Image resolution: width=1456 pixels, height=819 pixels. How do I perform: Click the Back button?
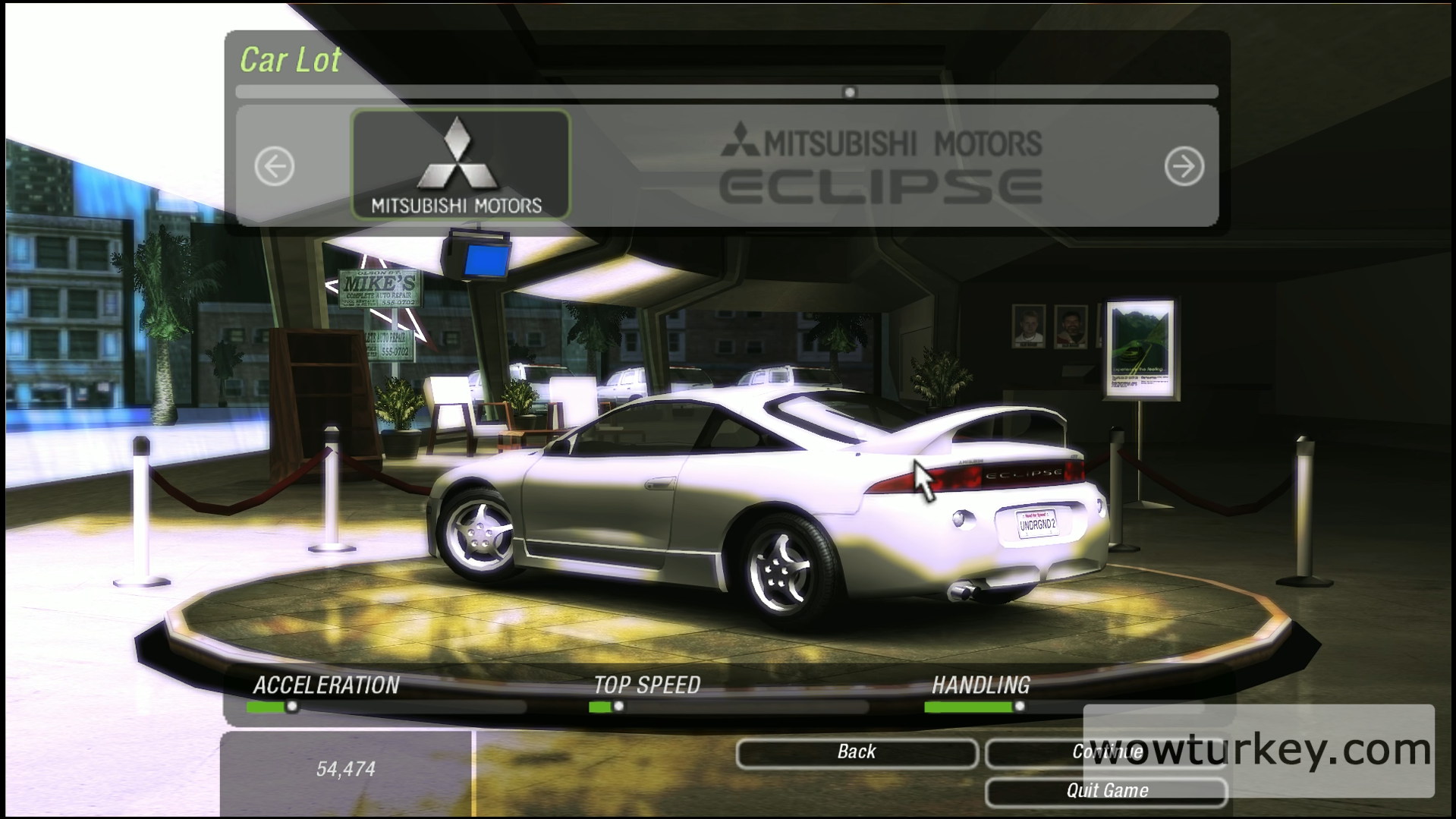pos(857,752)
